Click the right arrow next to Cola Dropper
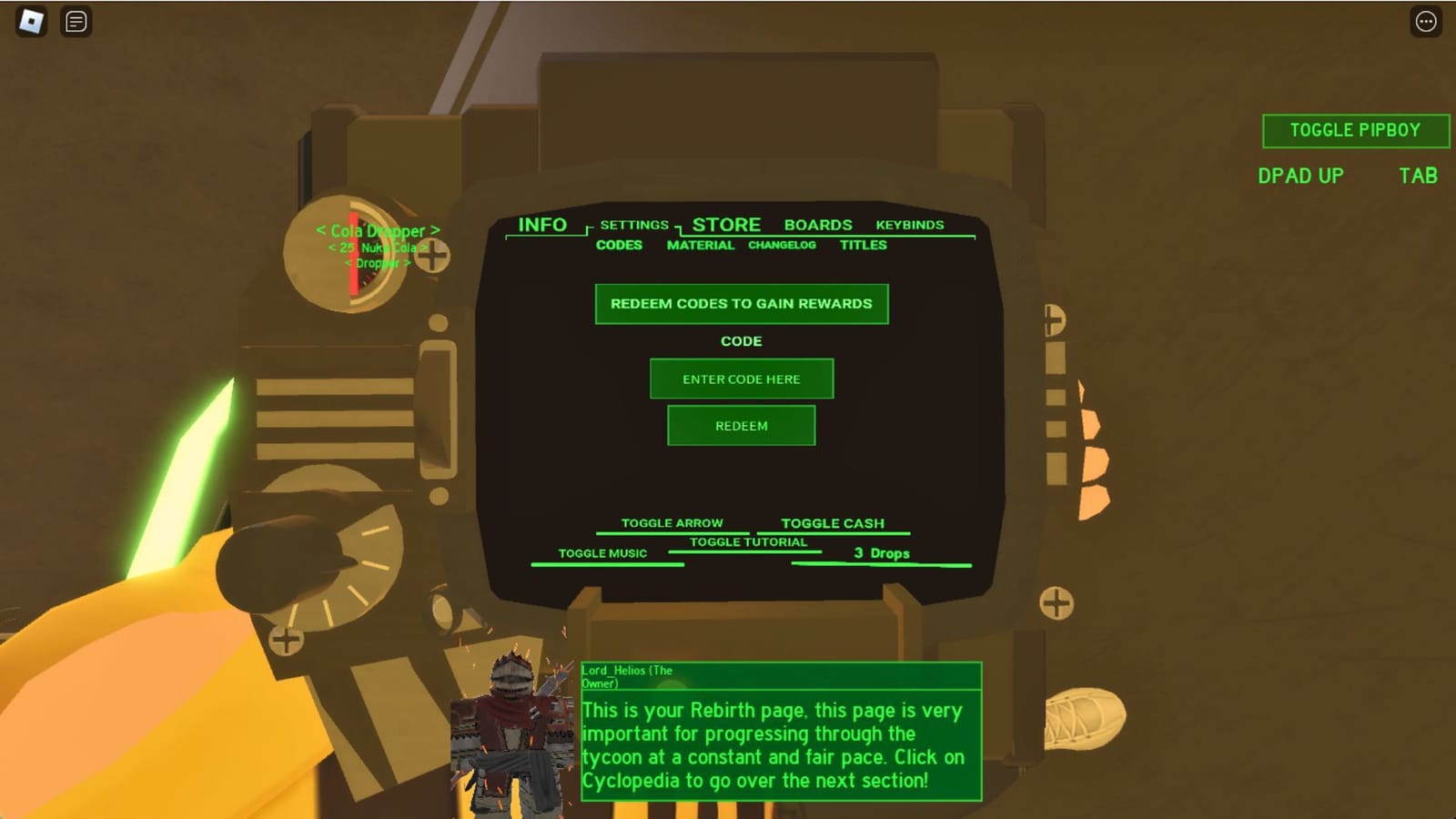 [436, 231]
